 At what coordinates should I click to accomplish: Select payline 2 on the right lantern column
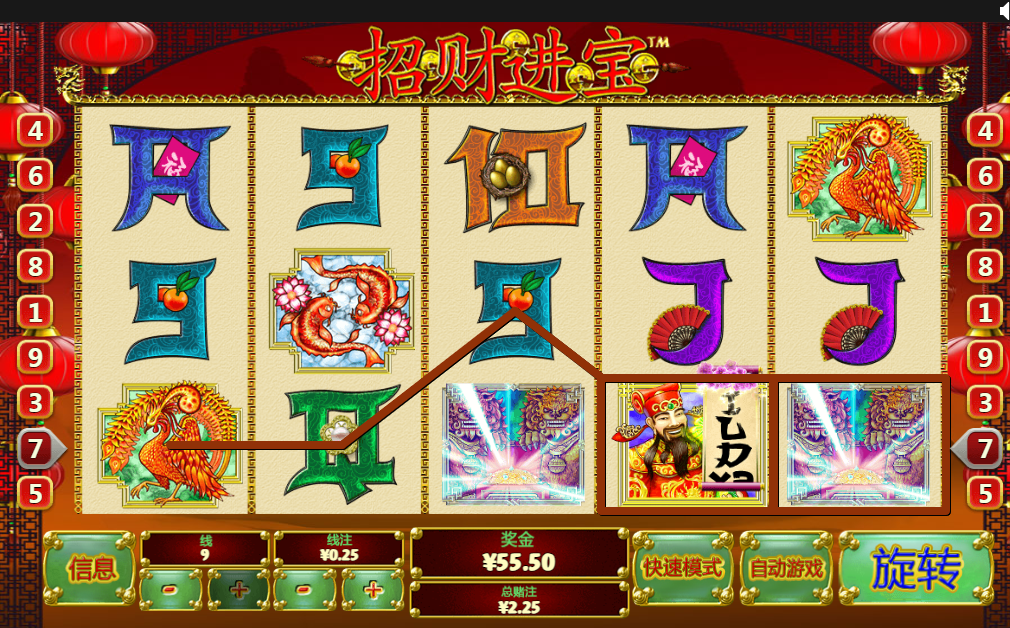click(x=984, y=221)
